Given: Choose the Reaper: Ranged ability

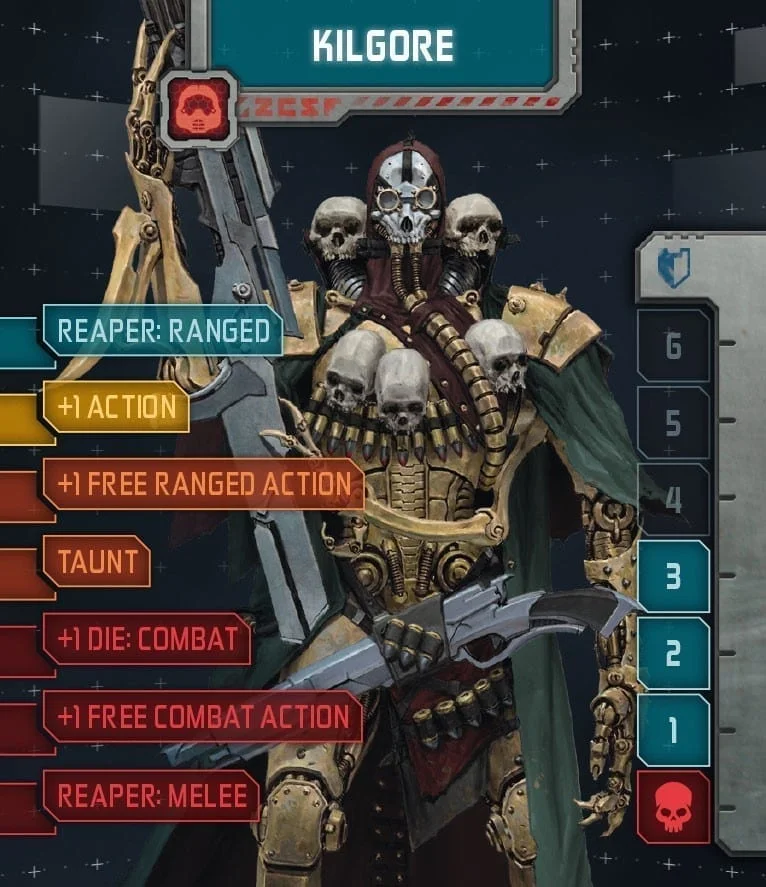Looking at the screenshot, I should pos(163,331).
